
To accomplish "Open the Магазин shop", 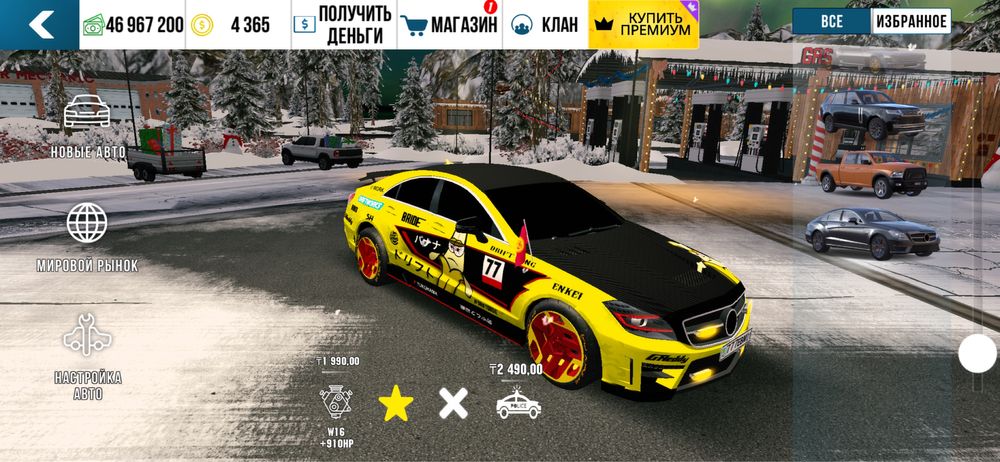I will (448, 25).
